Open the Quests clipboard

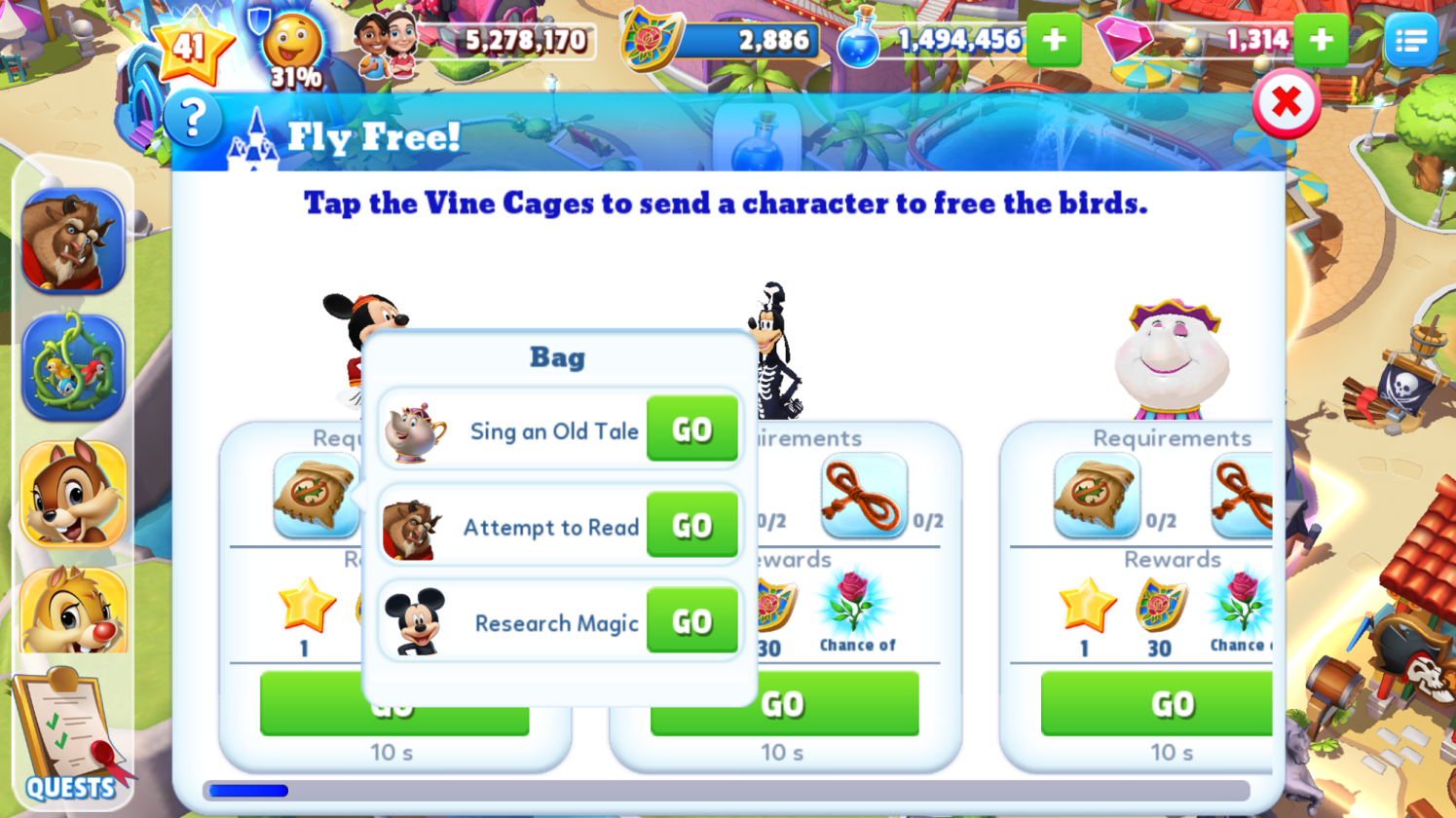point(68,735)
